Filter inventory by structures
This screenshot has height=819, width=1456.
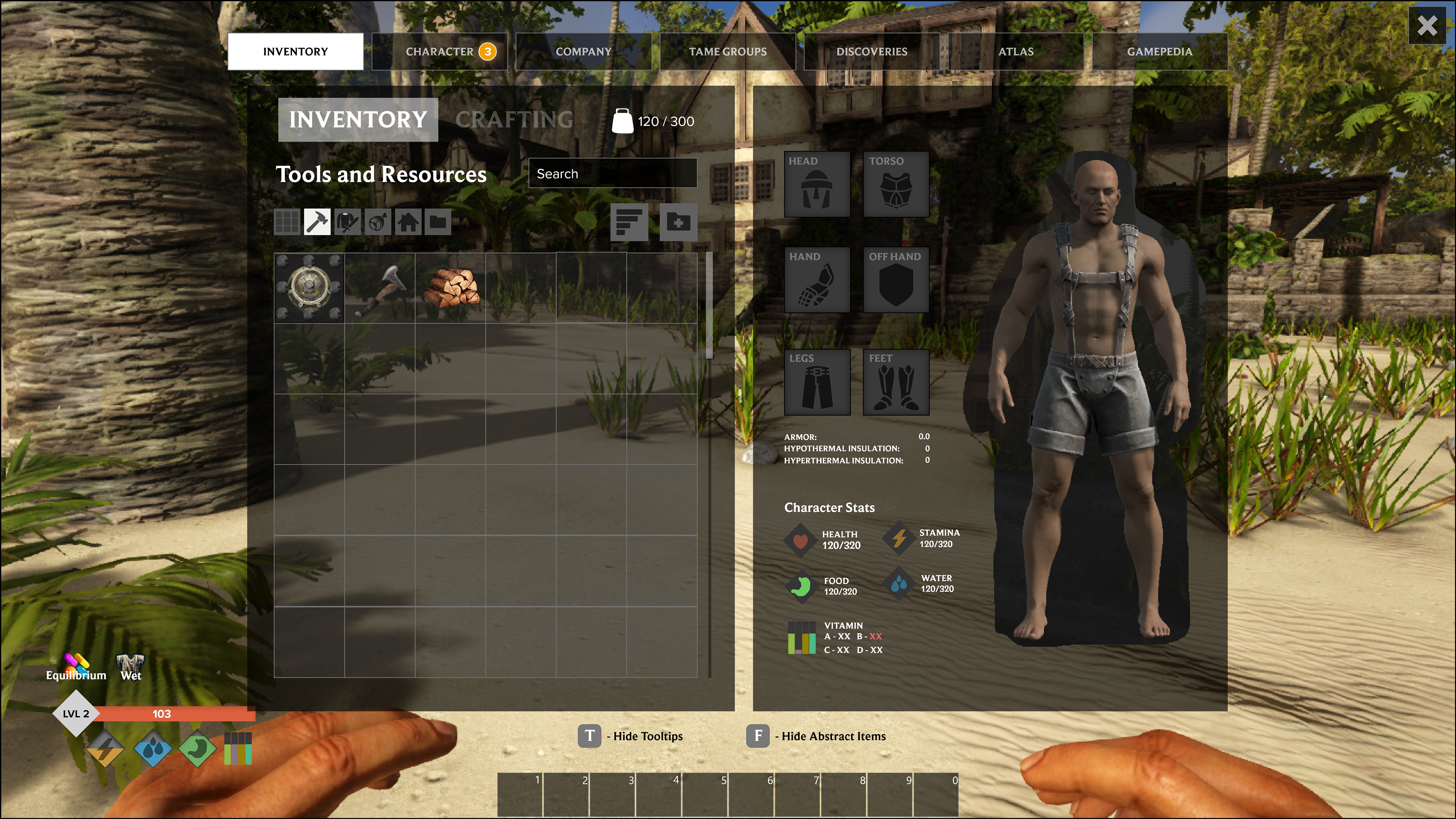(x=409, y=221)
